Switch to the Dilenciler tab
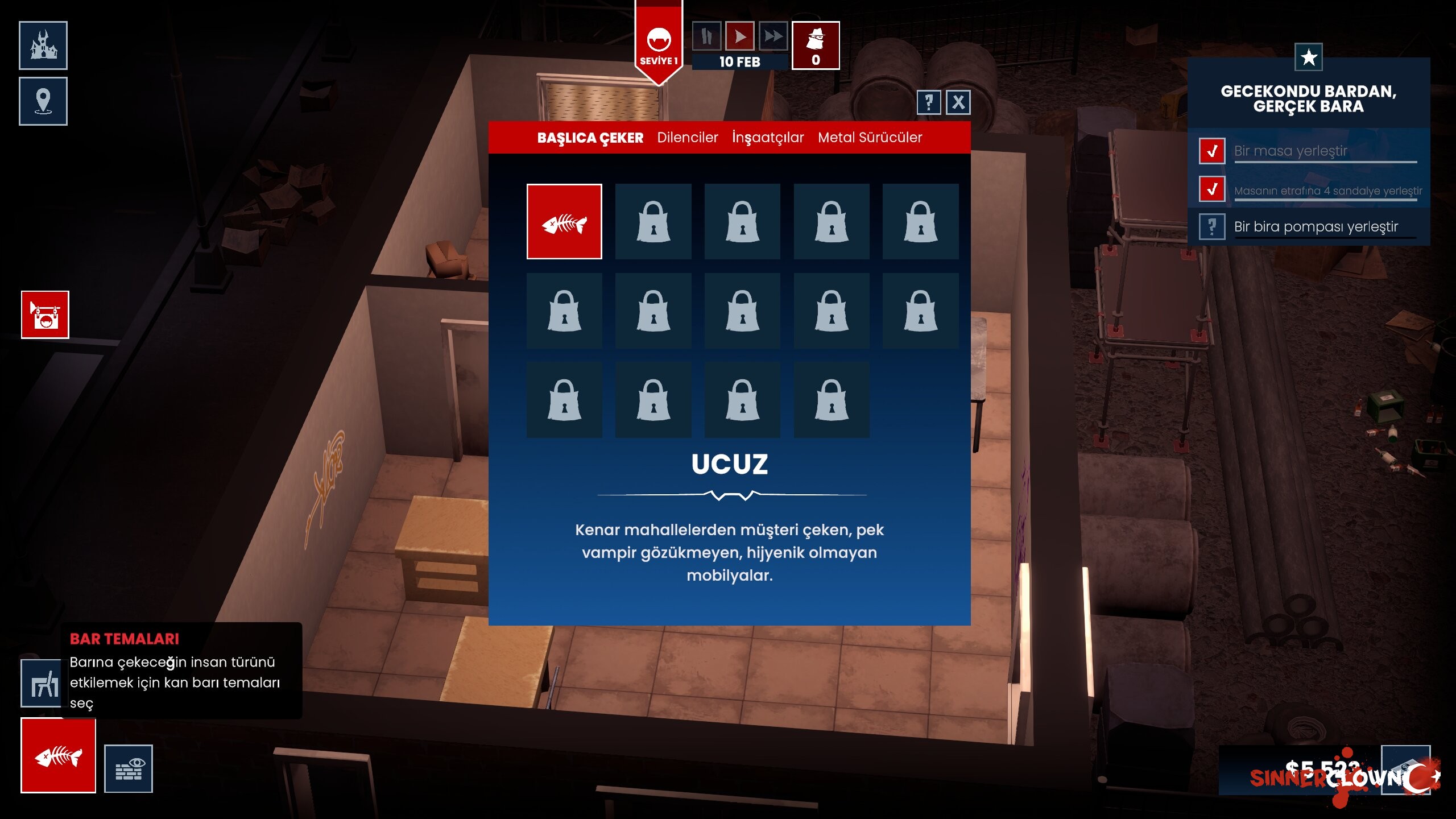Image resolution: width=1456 pixels, height=819 pixels. (687, 138)
